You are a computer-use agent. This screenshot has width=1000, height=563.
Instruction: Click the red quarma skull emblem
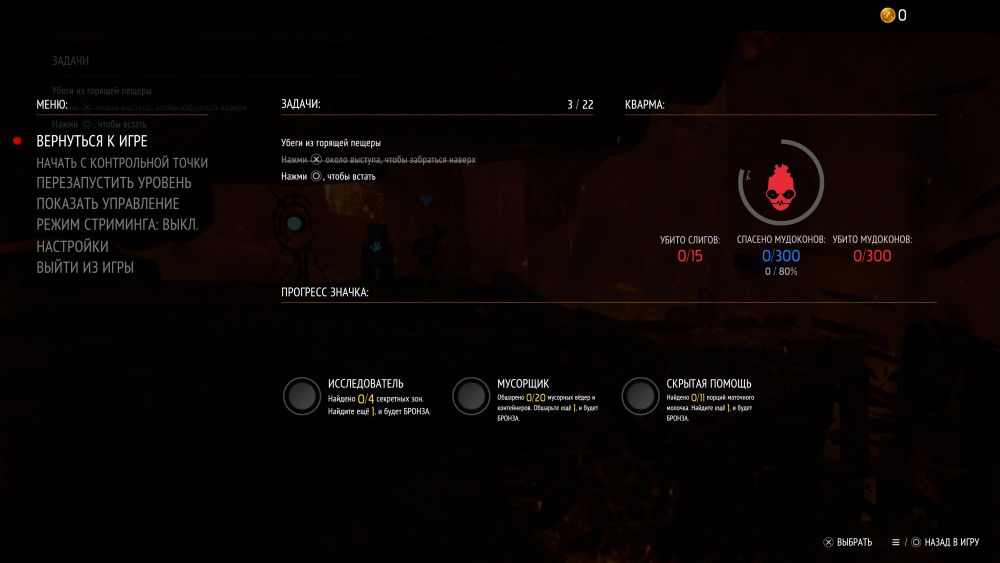pyautogui.click(x=781, y=185)
